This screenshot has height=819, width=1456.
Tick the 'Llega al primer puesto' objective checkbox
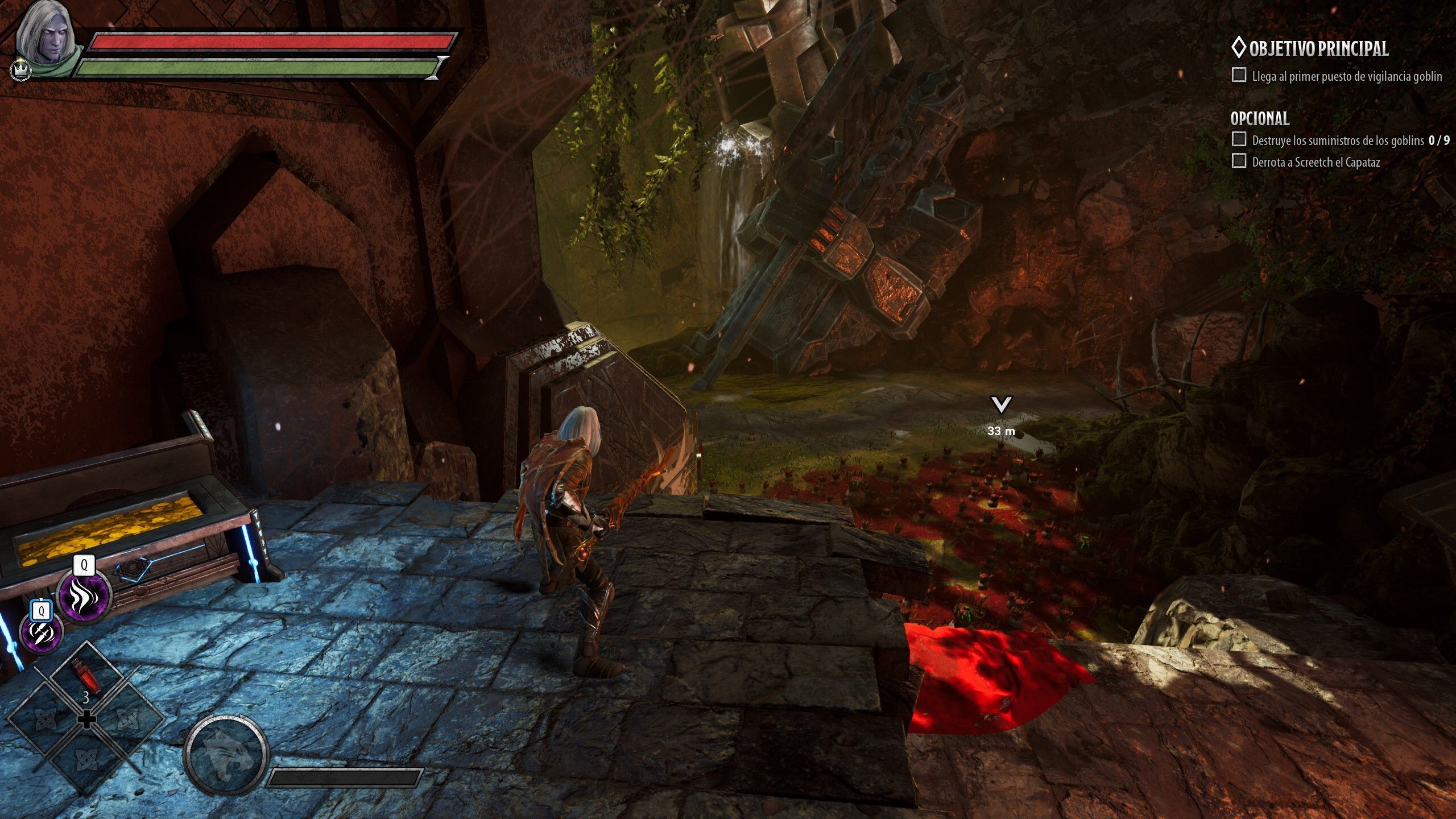pyautogui.click(x=1238, y=75)
